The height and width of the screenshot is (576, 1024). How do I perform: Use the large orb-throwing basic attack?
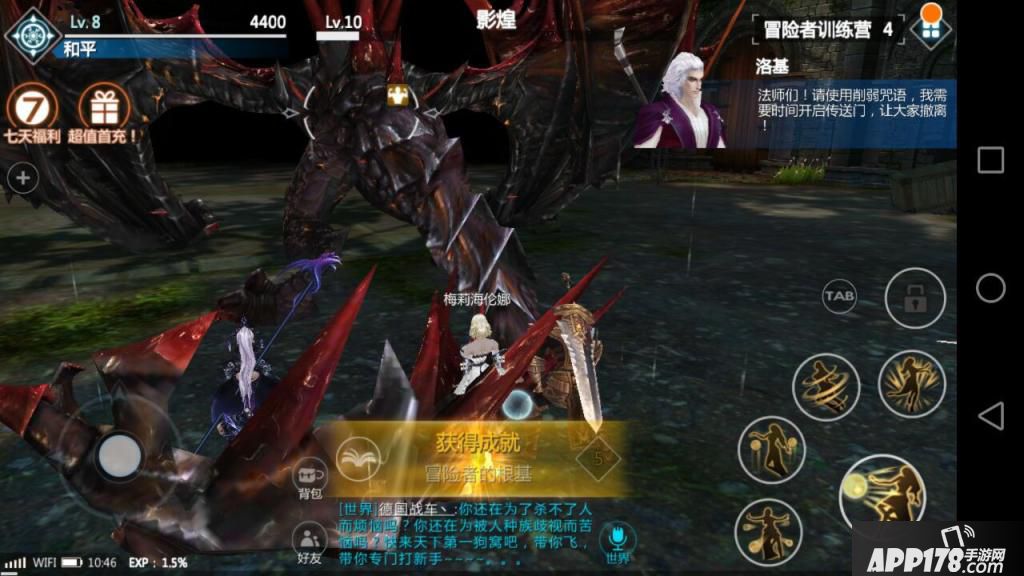point(880,490)
